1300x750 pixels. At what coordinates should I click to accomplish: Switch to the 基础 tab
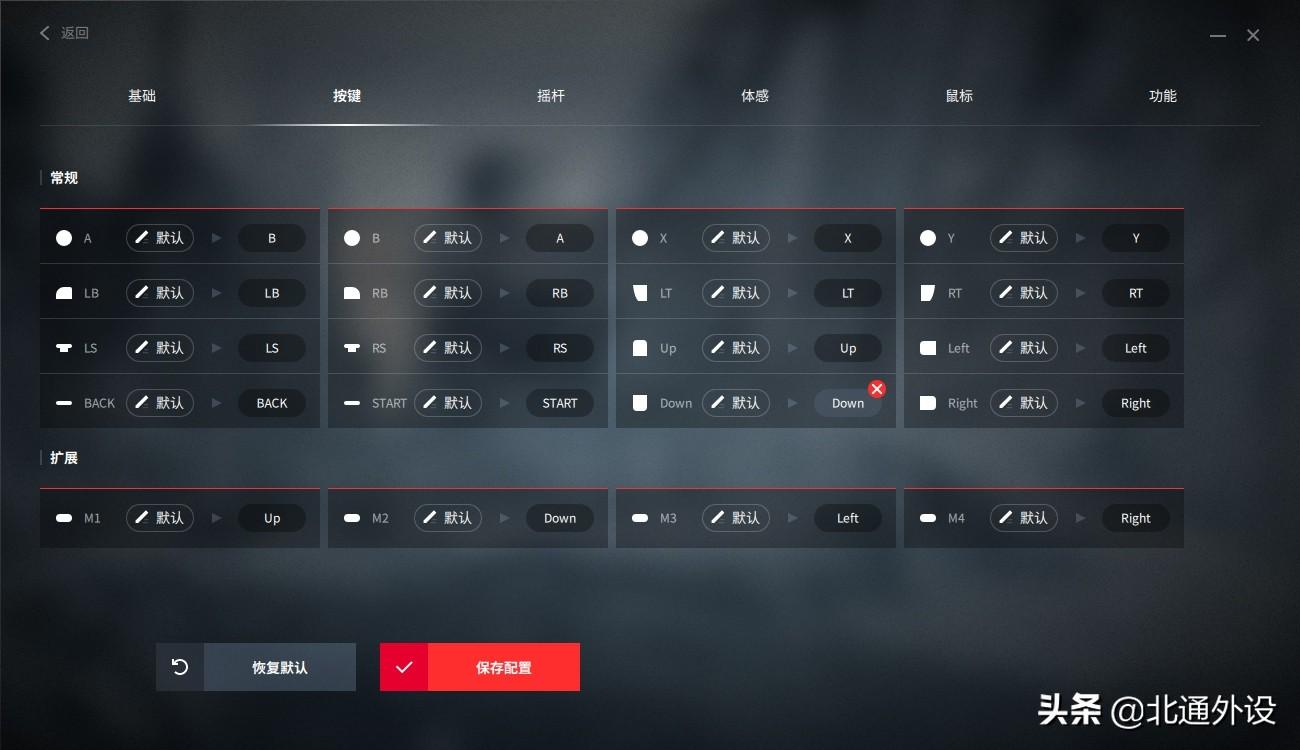(142, 95)
